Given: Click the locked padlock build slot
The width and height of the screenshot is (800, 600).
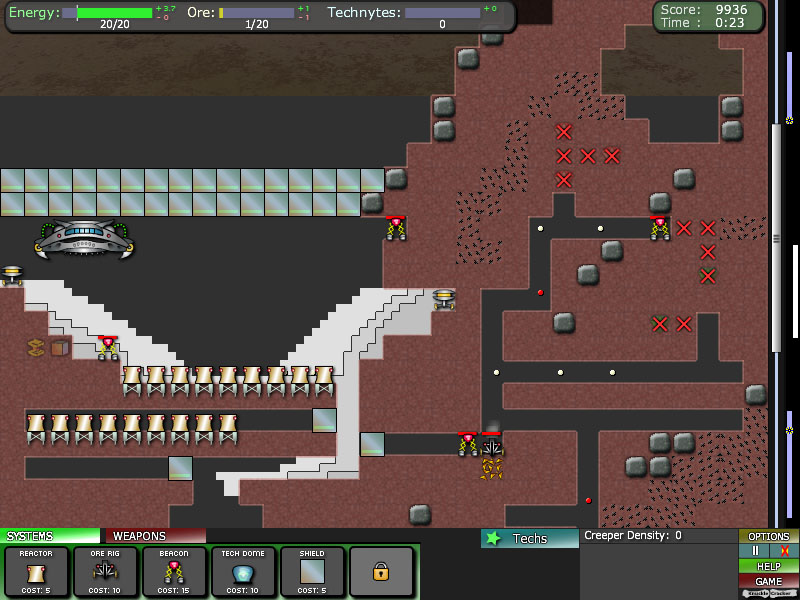Looking at the screenshot, I should click(x=381, y=571).
